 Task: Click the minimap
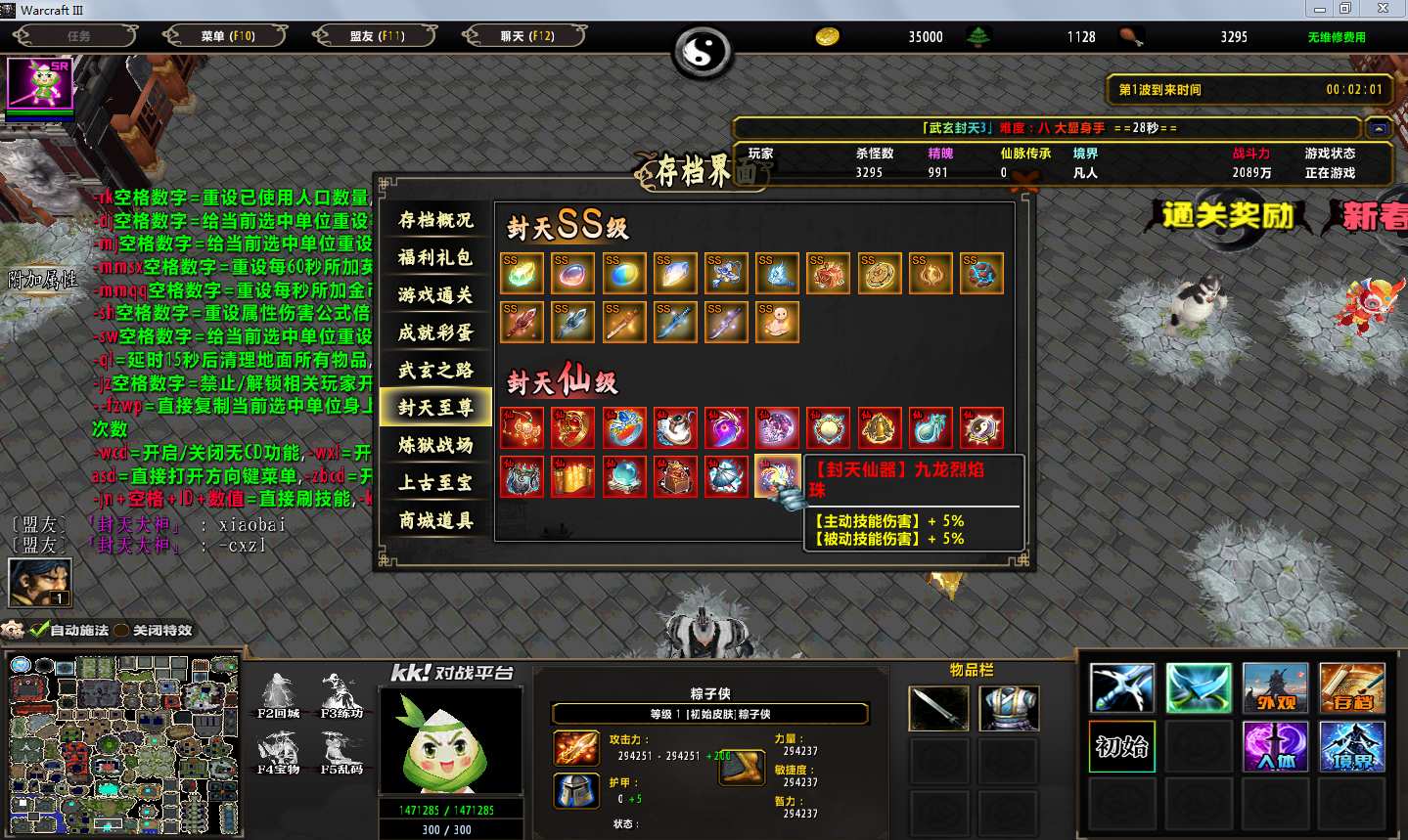[x=123, y=743]
